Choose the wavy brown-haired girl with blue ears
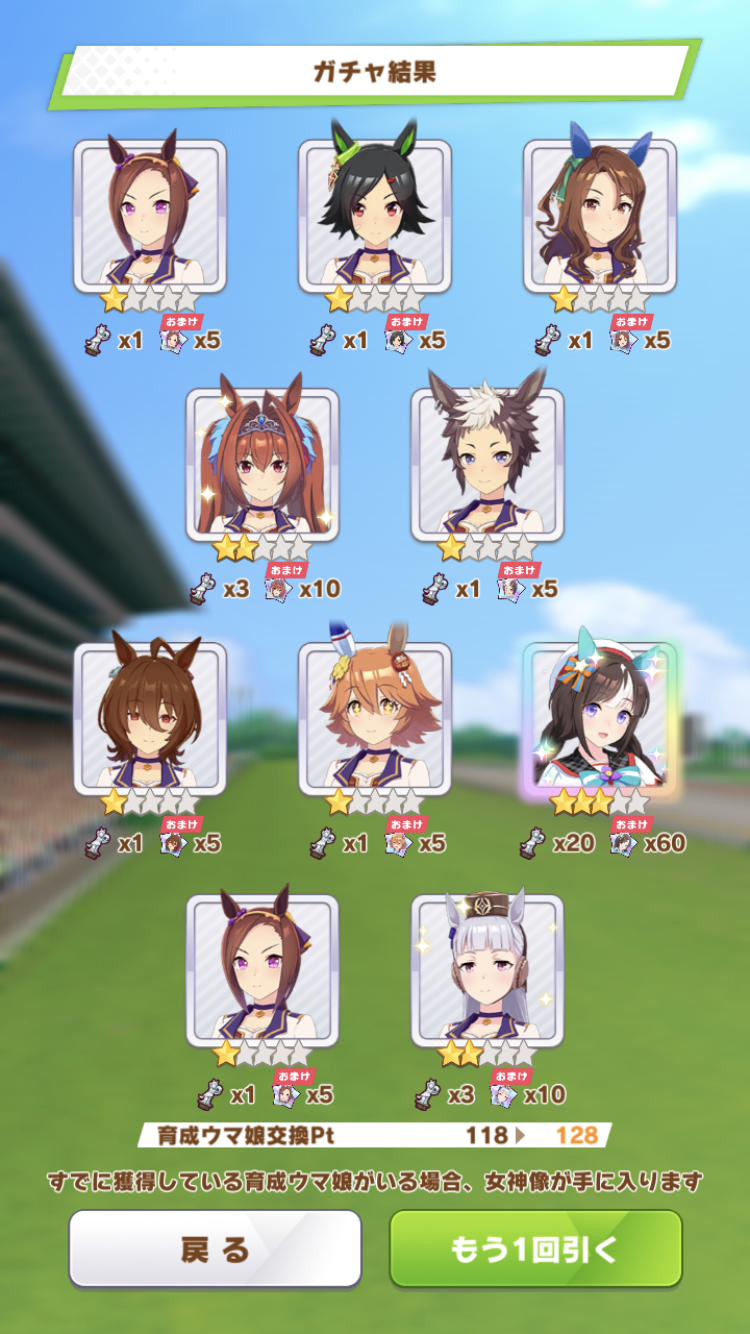Viewport: 750px width, 1334px height. 600,215
